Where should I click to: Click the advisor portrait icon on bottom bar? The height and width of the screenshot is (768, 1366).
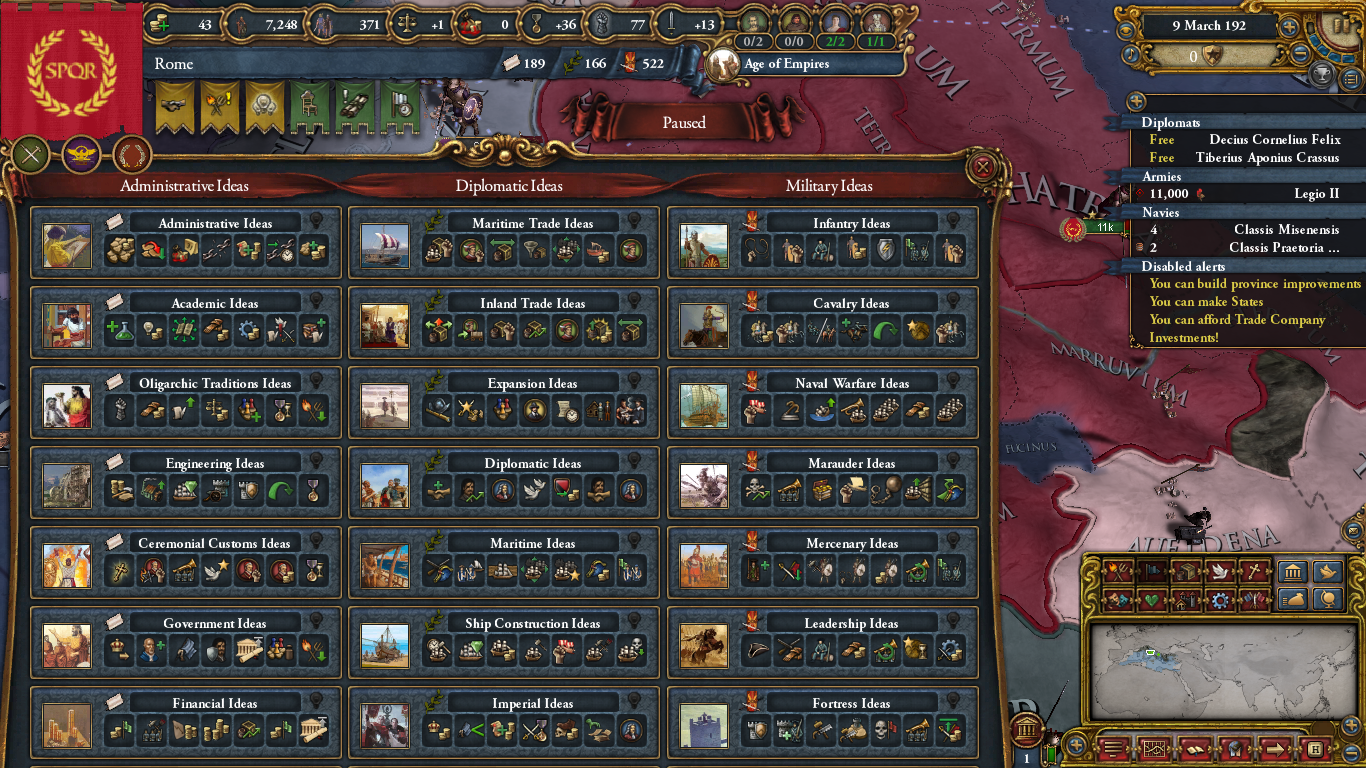[1234, 749]
